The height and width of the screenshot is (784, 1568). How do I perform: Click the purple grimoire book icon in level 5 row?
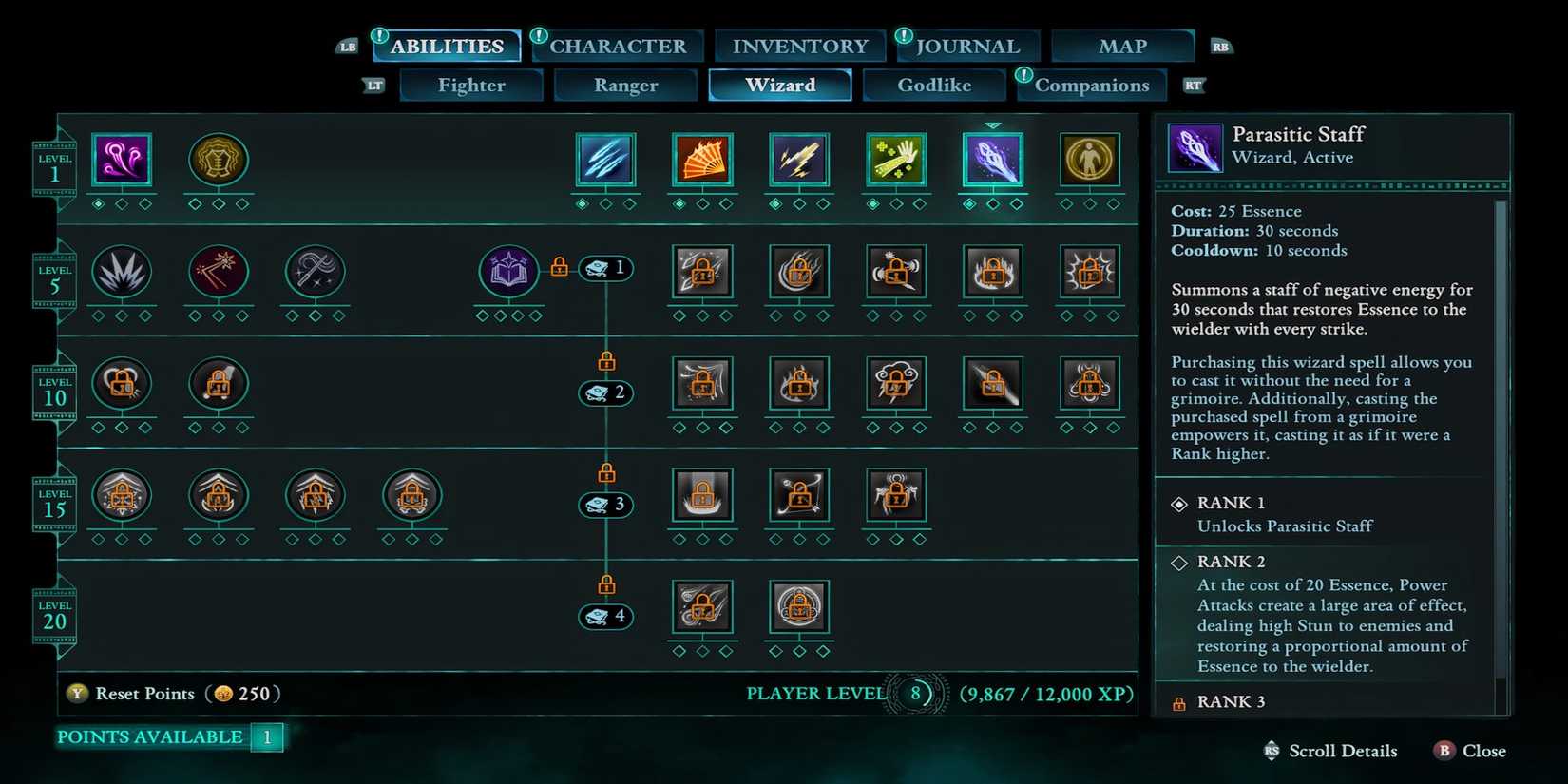[508, 273]
